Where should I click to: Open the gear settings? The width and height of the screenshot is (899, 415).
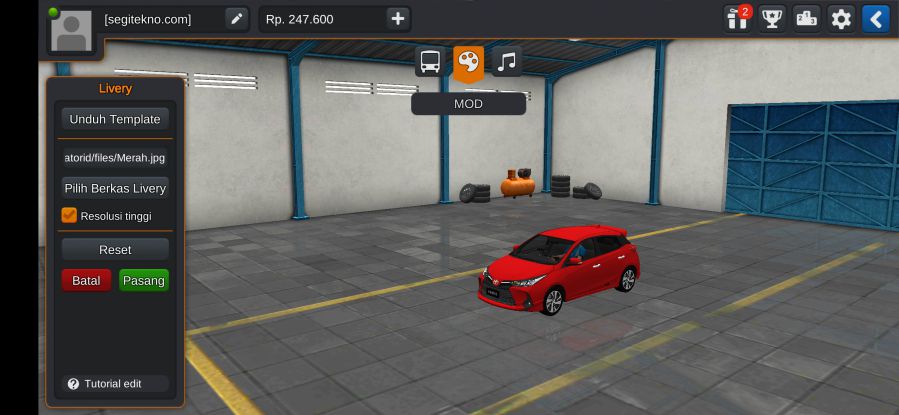click(841, 18)
